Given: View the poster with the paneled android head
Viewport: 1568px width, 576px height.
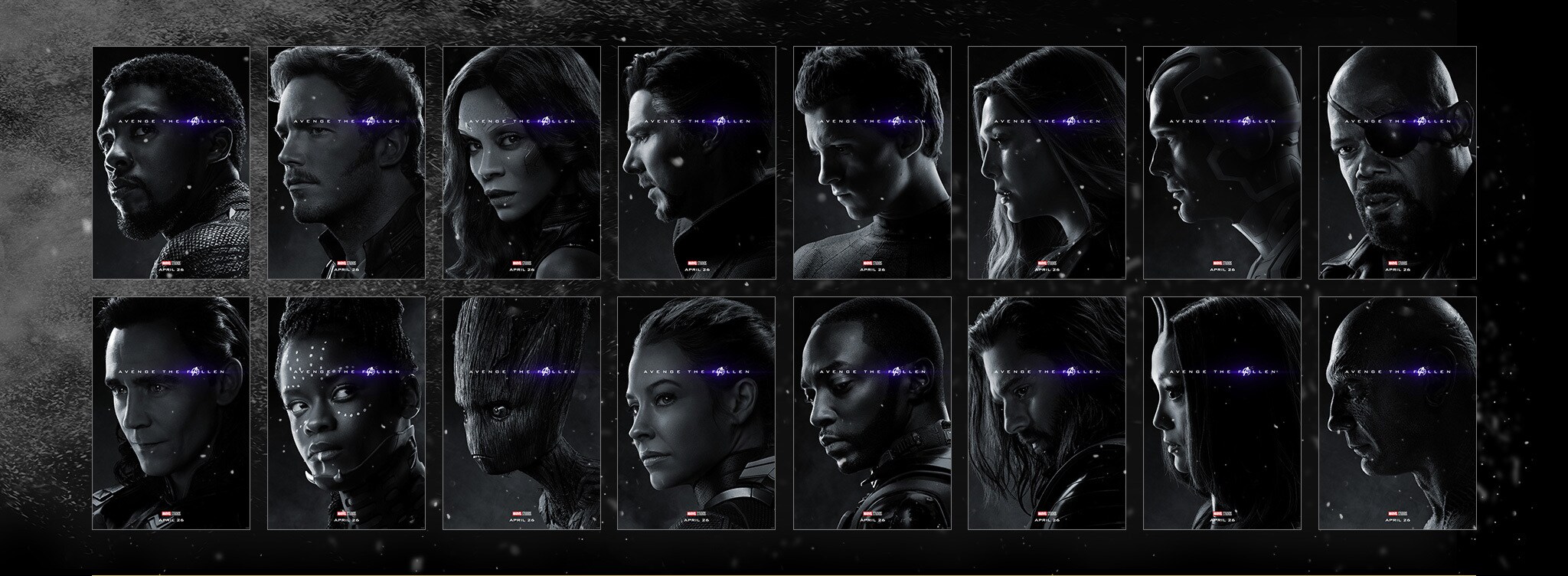Looking at the screenshot, I should coord(1222,162).
